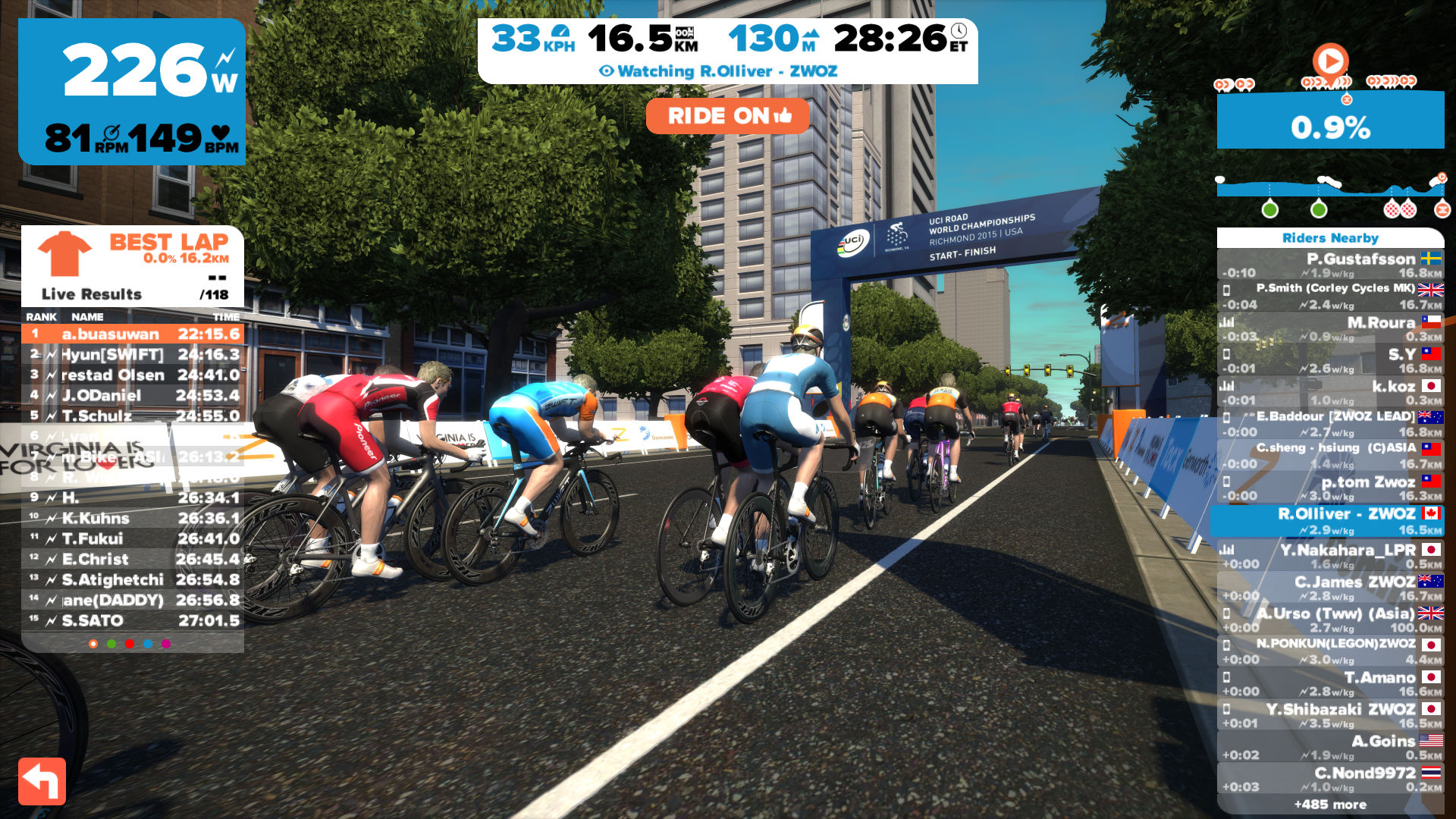Select T.Amano in the riders list
Screen dimensions: 1456x819
point(1330,683)
